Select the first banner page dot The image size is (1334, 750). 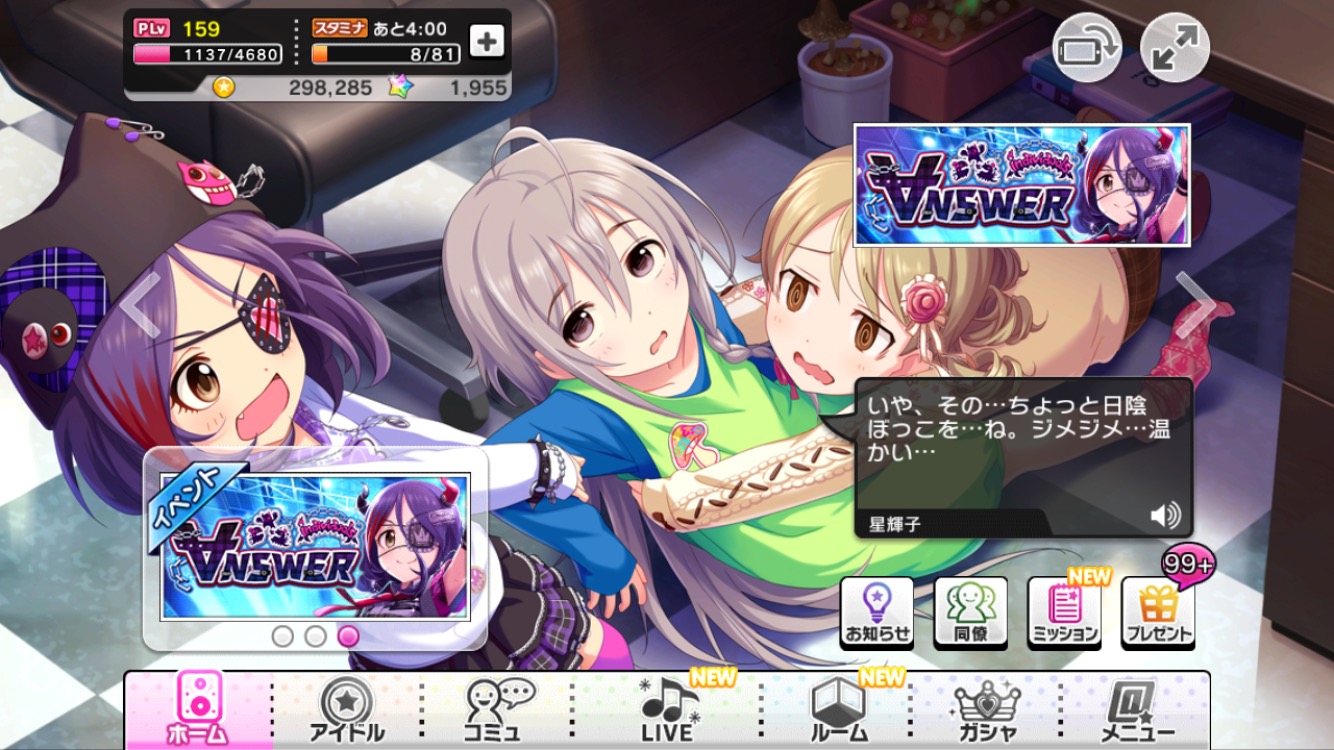click(283, 636)
